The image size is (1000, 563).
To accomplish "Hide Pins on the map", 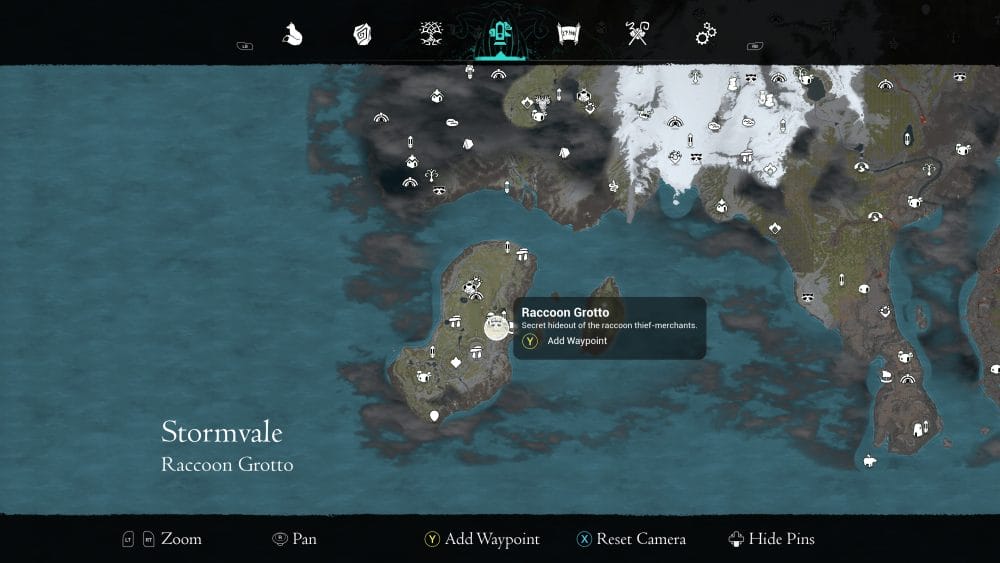I will tap(772, 539).
